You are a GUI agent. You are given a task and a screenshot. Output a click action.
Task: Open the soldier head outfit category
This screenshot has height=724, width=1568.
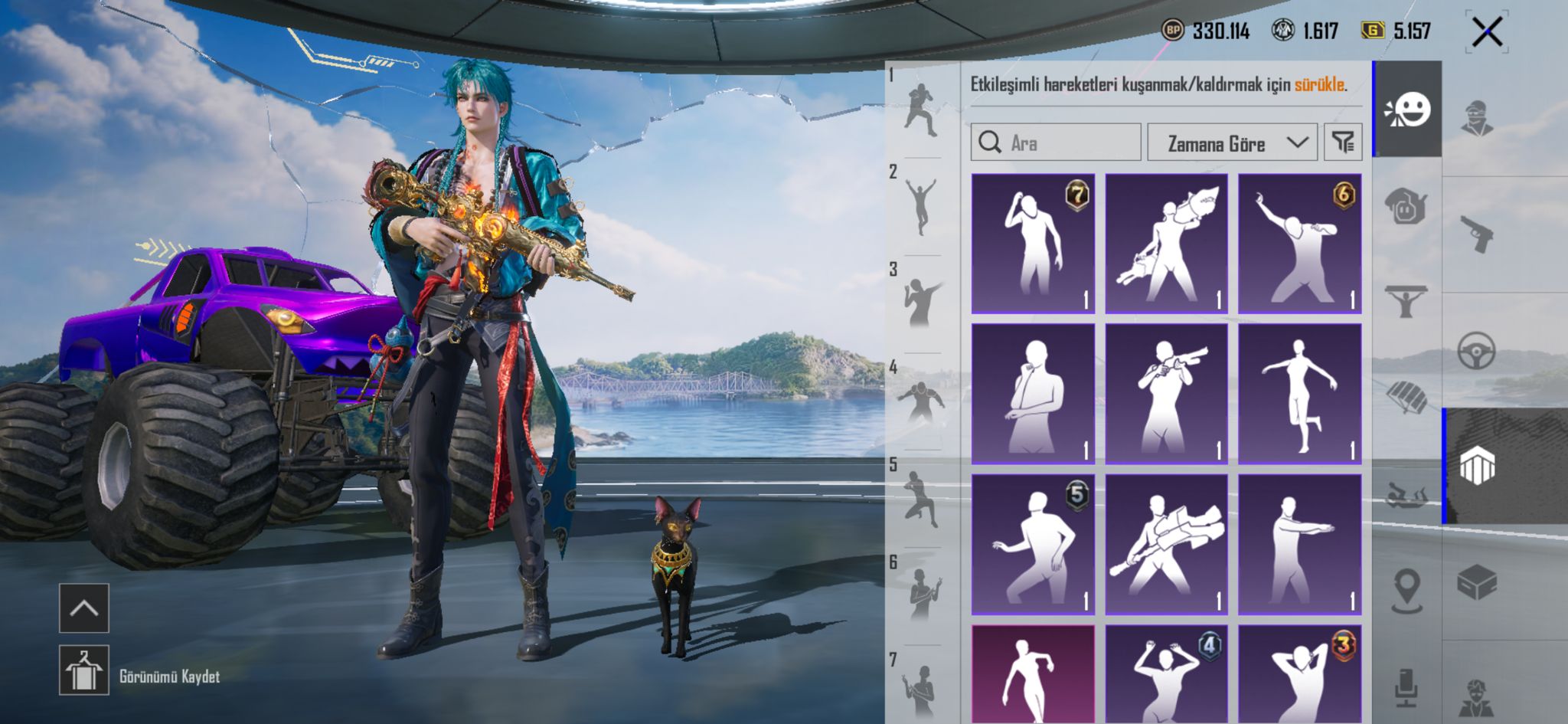click(x=1477, y=118)
